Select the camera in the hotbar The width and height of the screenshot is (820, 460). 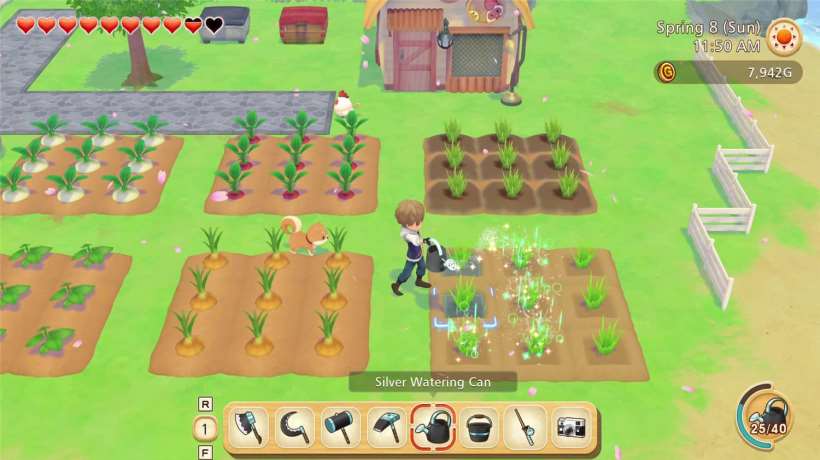[x=571, y=428]
